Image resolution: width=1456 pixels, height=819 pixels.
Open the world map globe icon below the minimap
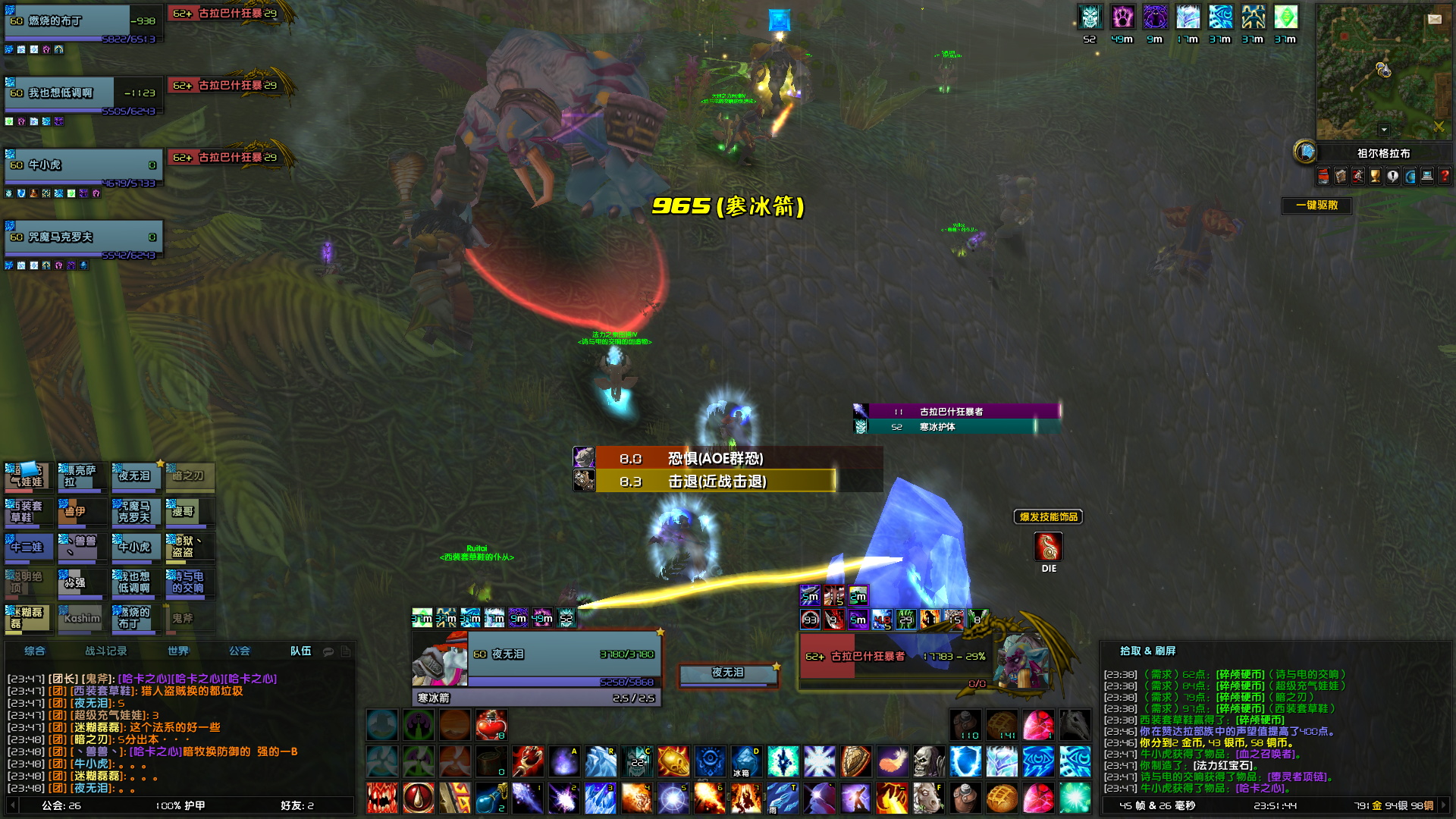coord(1408,177)
